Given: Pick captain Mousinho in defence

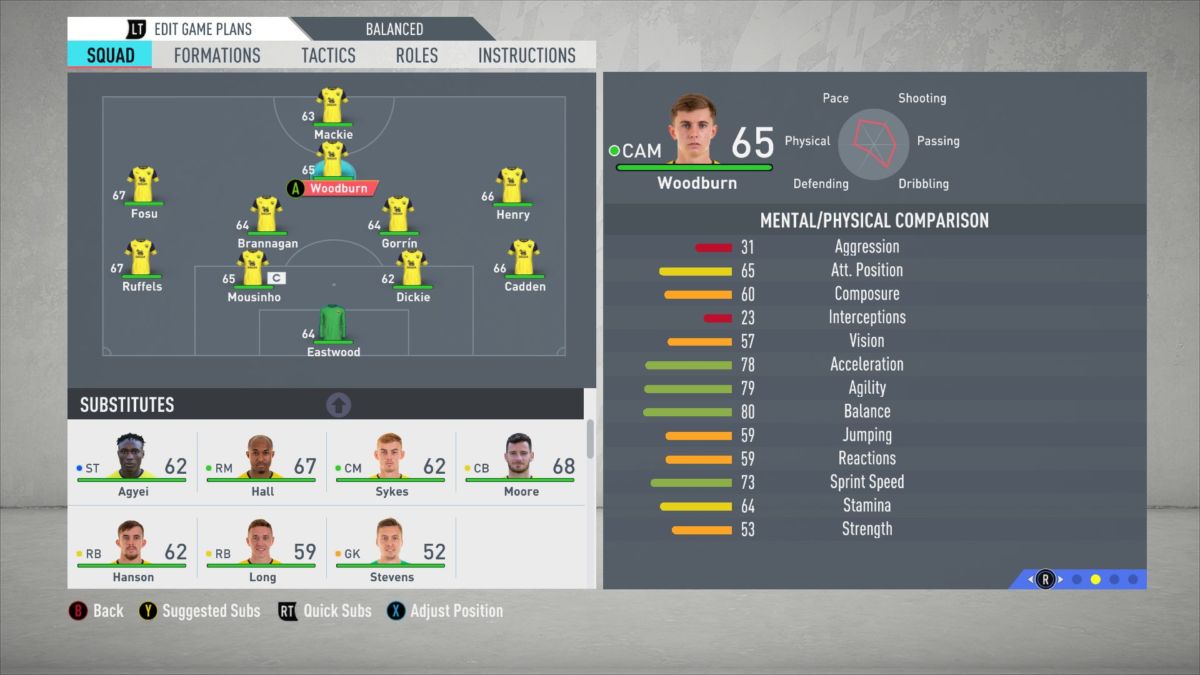Looking at the screenshot, I should (x=253, y=272).
